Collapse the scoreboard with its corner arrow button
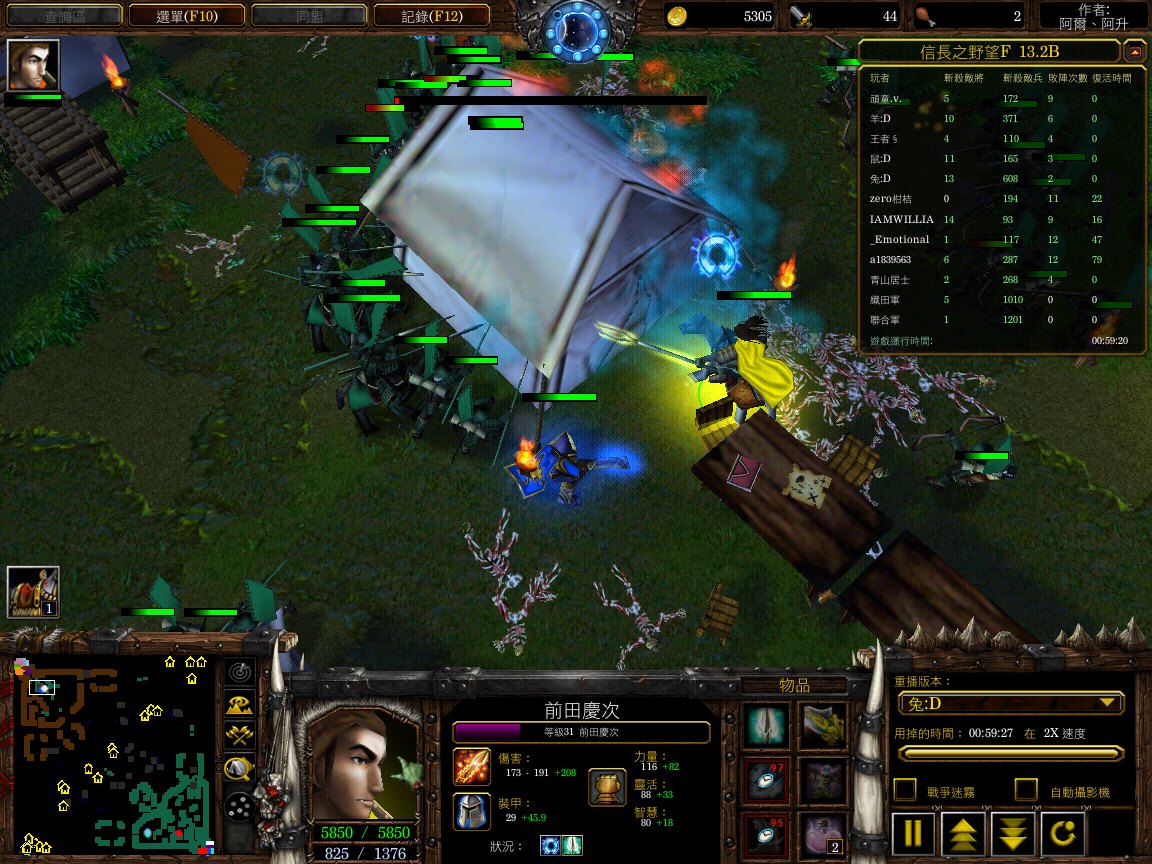The image size is (1152, 864). 1134,51
